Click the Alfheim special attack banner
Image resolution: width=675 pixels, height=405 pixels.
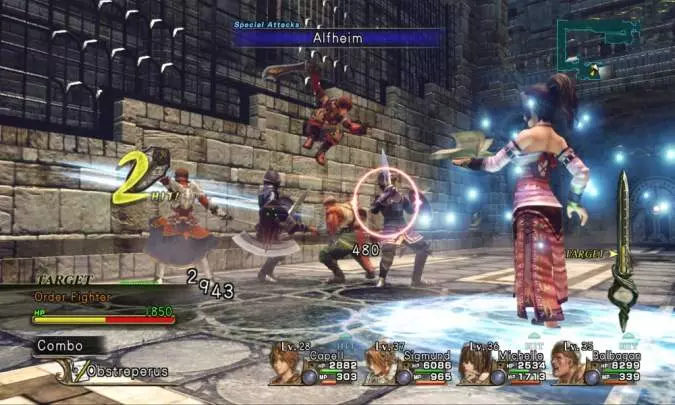pos(337,37)
